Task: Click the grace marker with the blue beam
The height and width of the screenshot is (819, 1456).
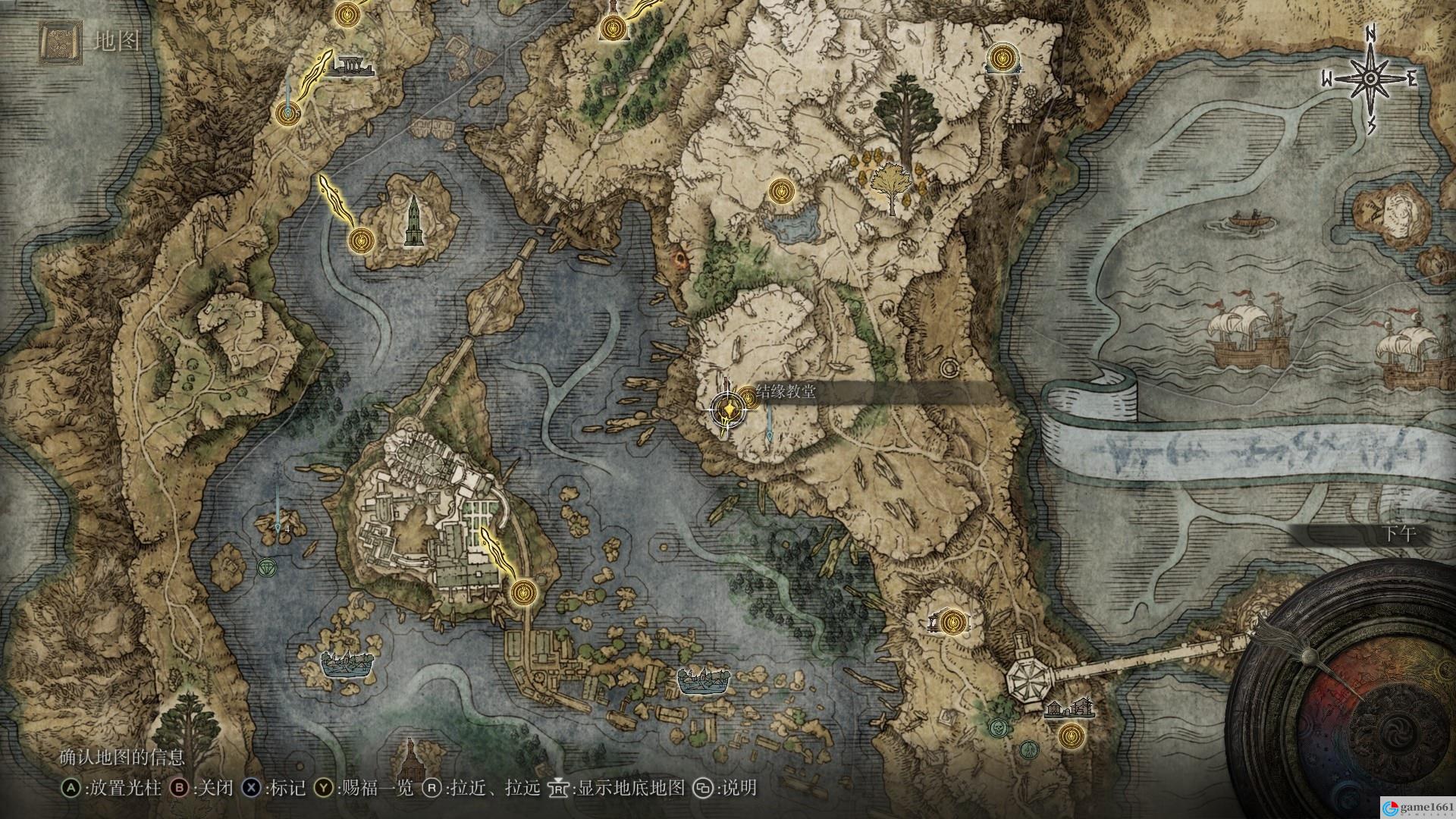Action: click(287, 112)
